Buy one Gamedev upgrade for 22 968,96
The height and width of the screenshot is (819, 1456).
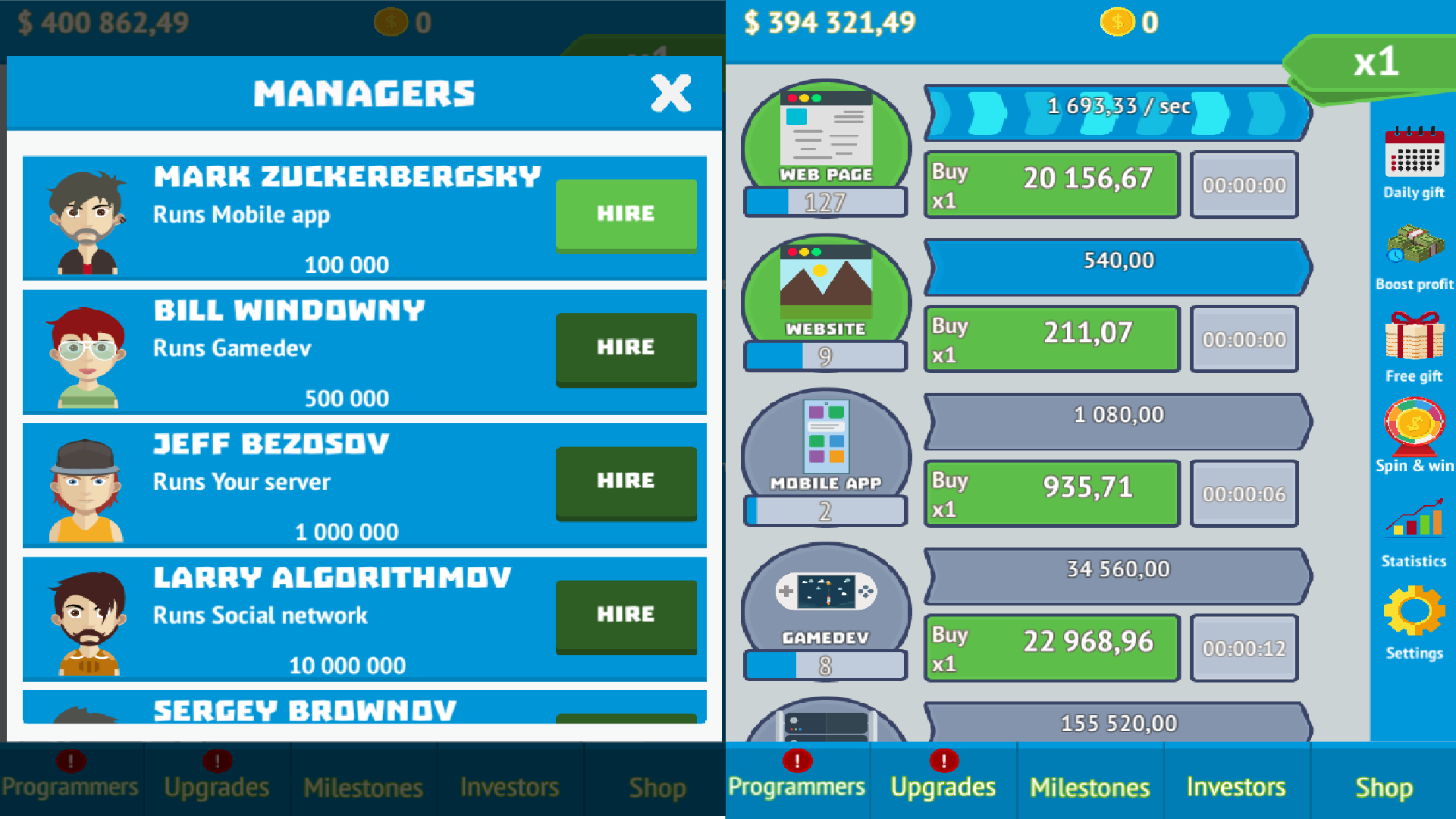click(1051, 647)
